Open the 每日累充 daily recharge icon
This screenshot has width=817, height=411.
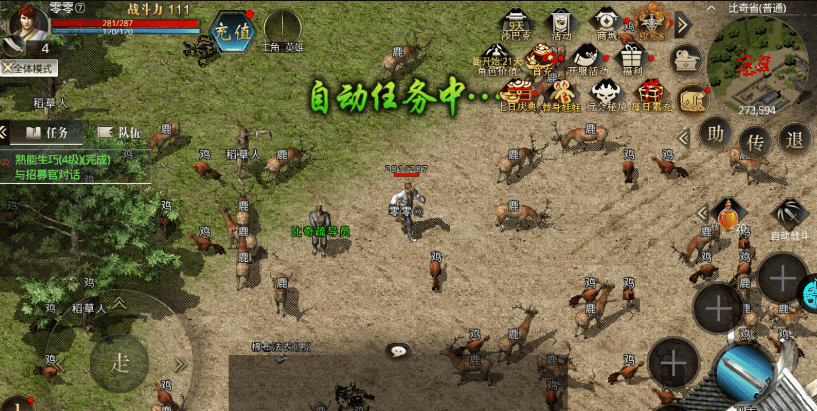[x=651, y=95]
